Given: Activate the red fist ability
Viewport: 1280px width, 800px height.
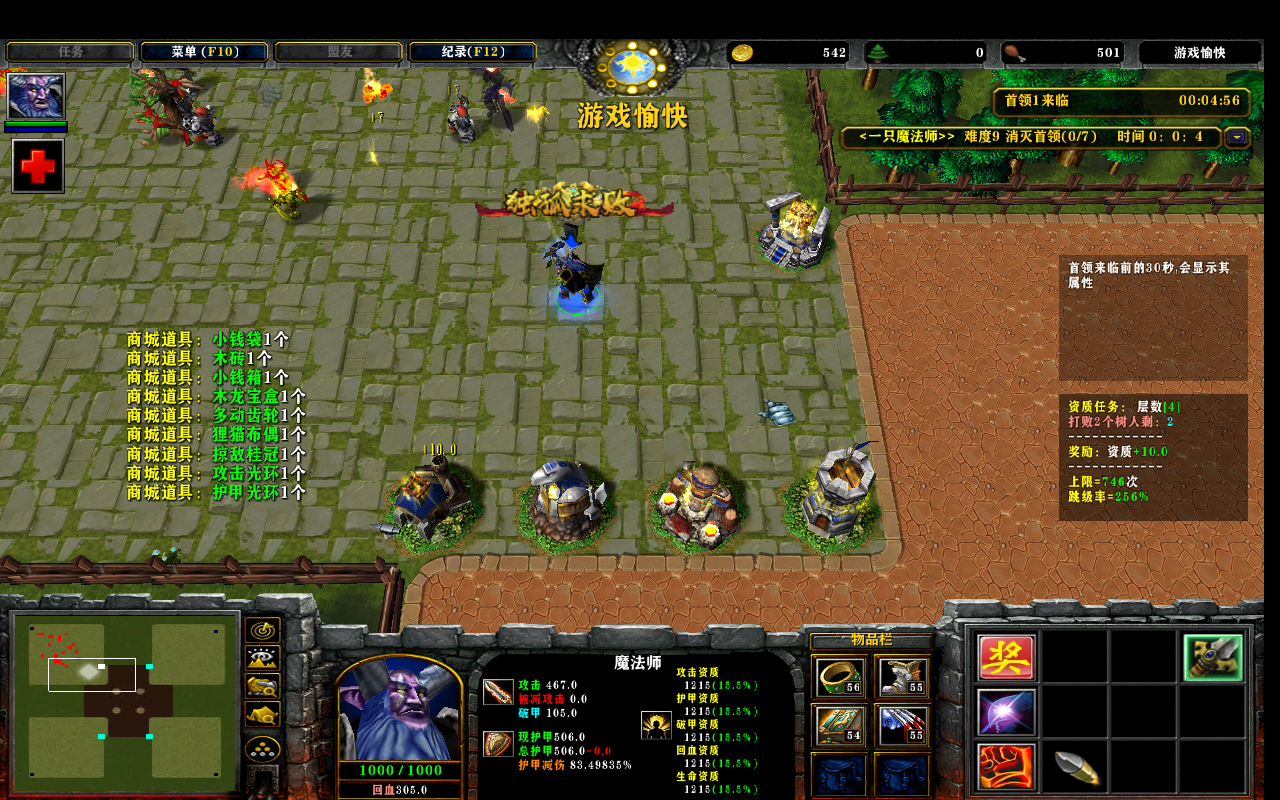Looking at the screenshot, I should tap(1006, 767).
